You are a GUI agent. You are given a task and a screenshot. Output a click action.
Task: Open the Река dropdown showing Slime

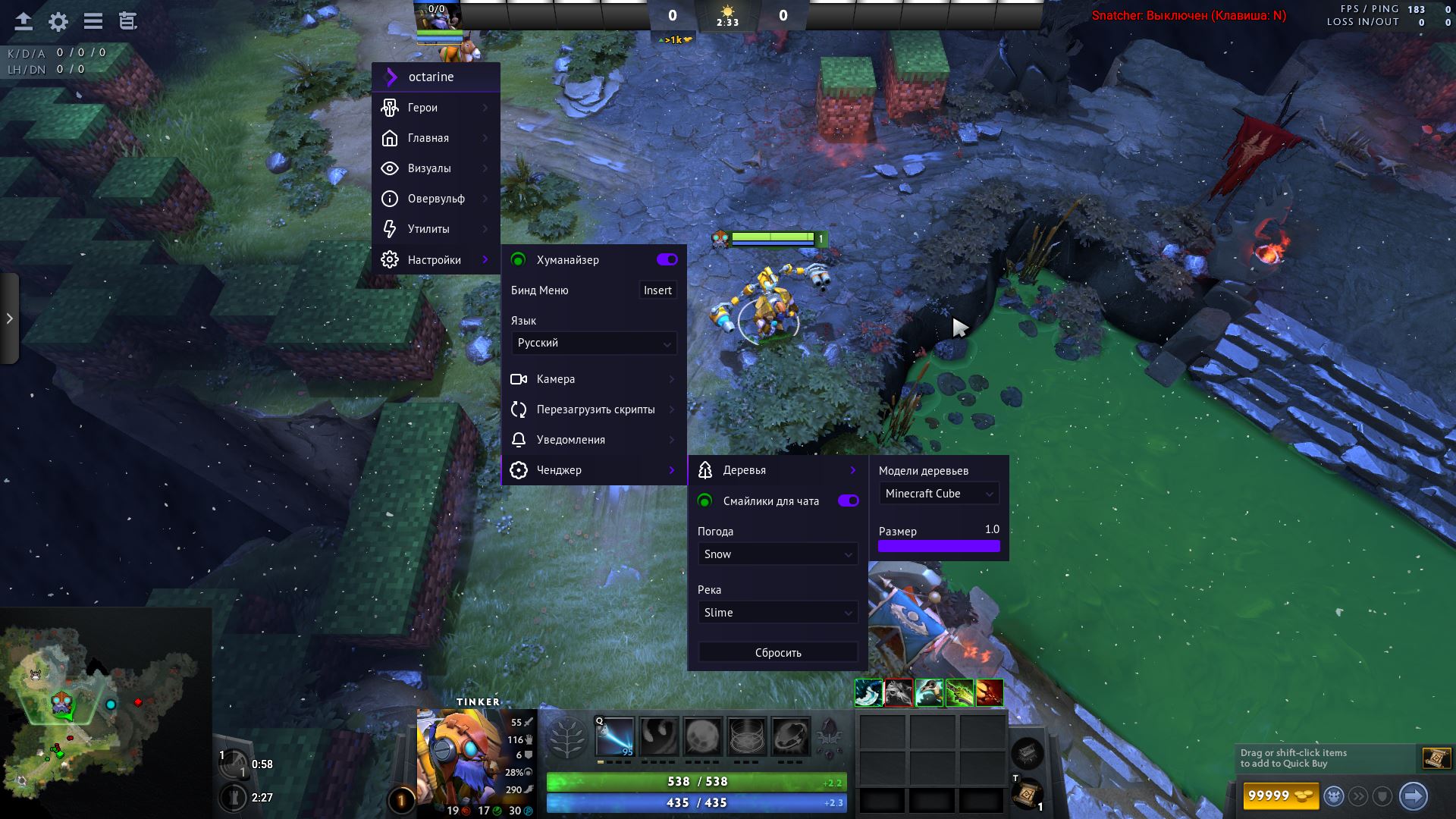[x=777, y=612]
